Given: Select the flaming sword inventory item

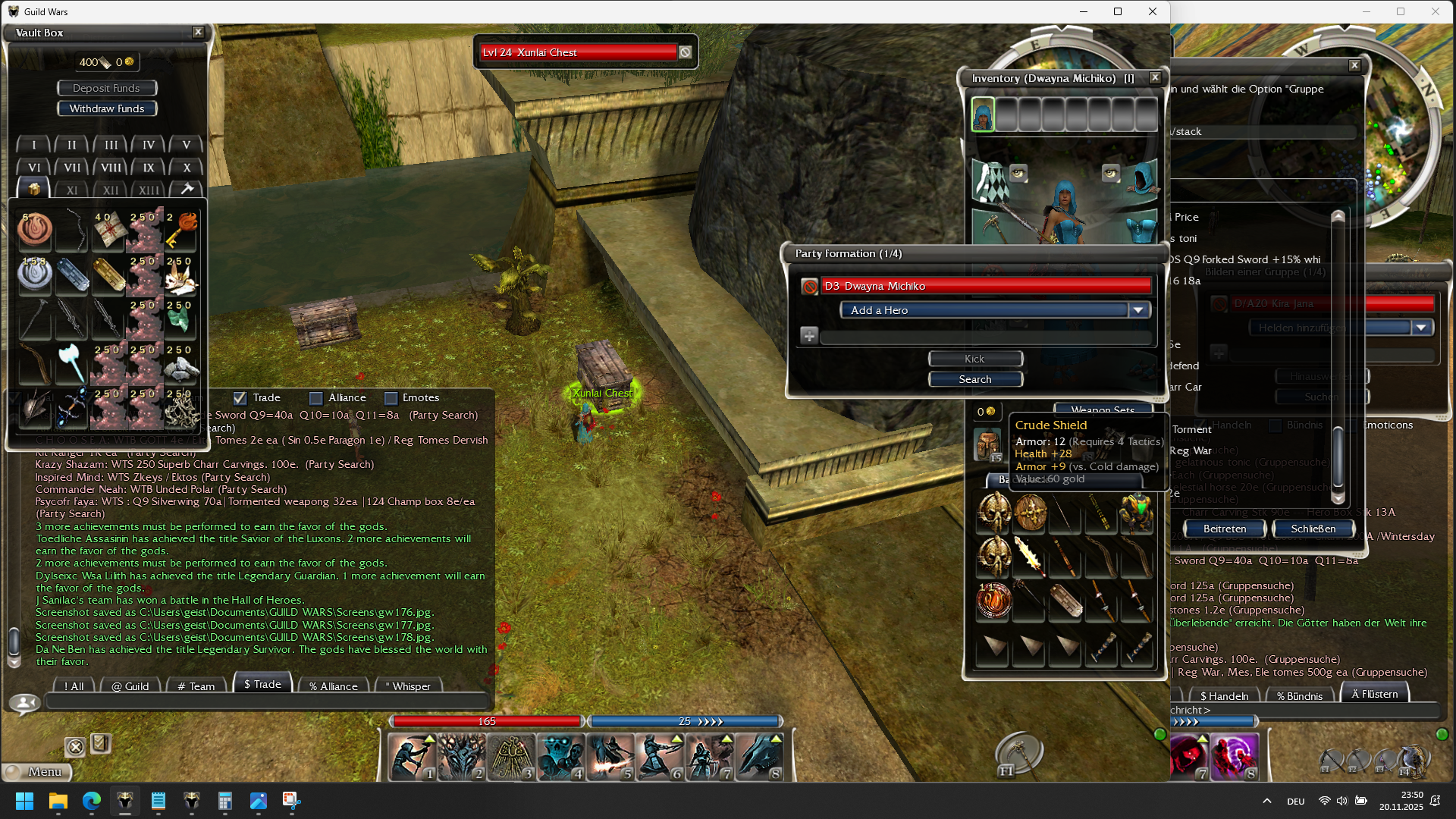Looking at the screenshot, I should [x=1029, y=556].
